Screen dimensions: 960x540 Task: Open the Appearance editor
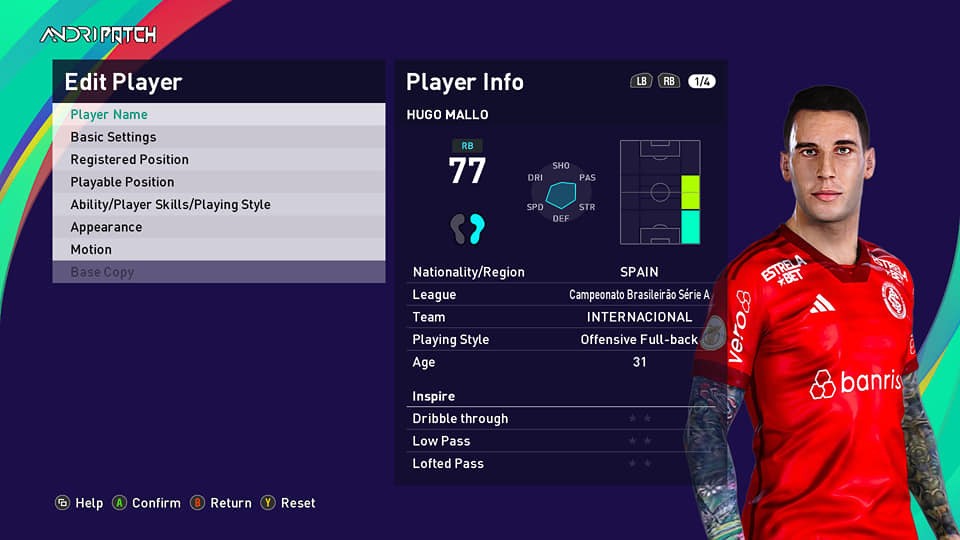[218, 227]
